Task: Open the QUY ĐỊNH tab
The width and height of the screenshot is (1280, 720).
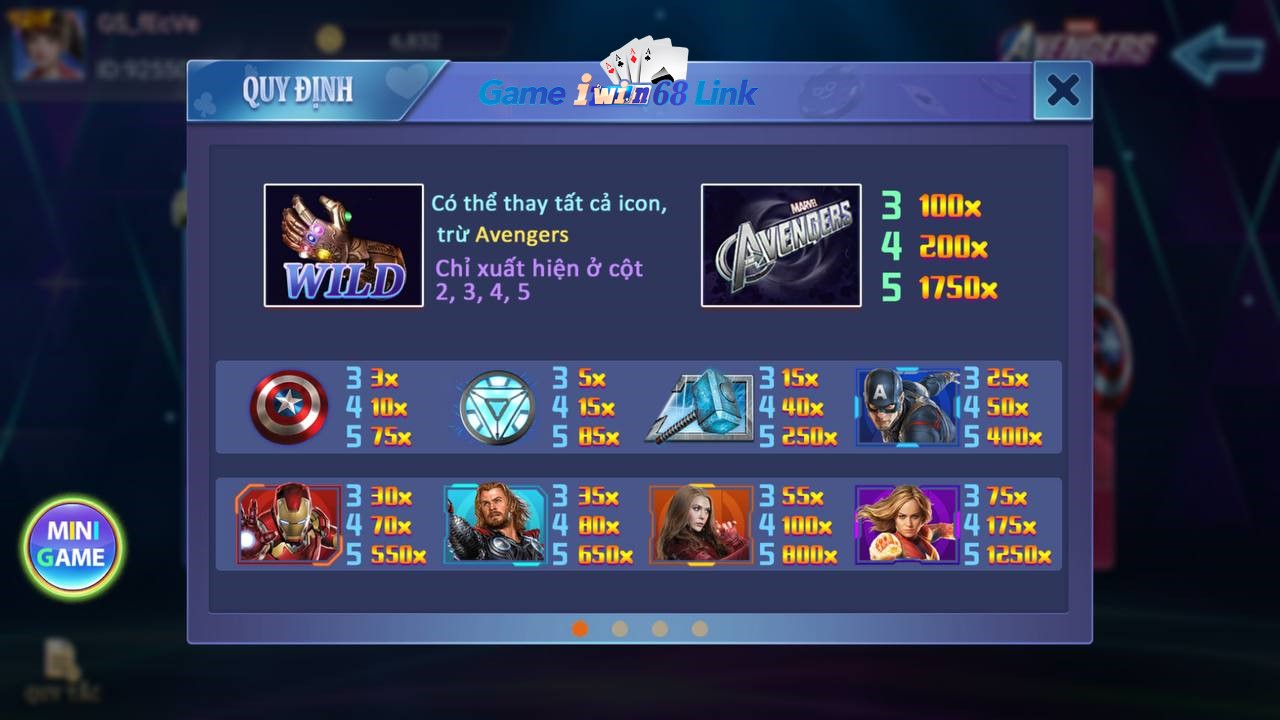Action: point(300,90)
